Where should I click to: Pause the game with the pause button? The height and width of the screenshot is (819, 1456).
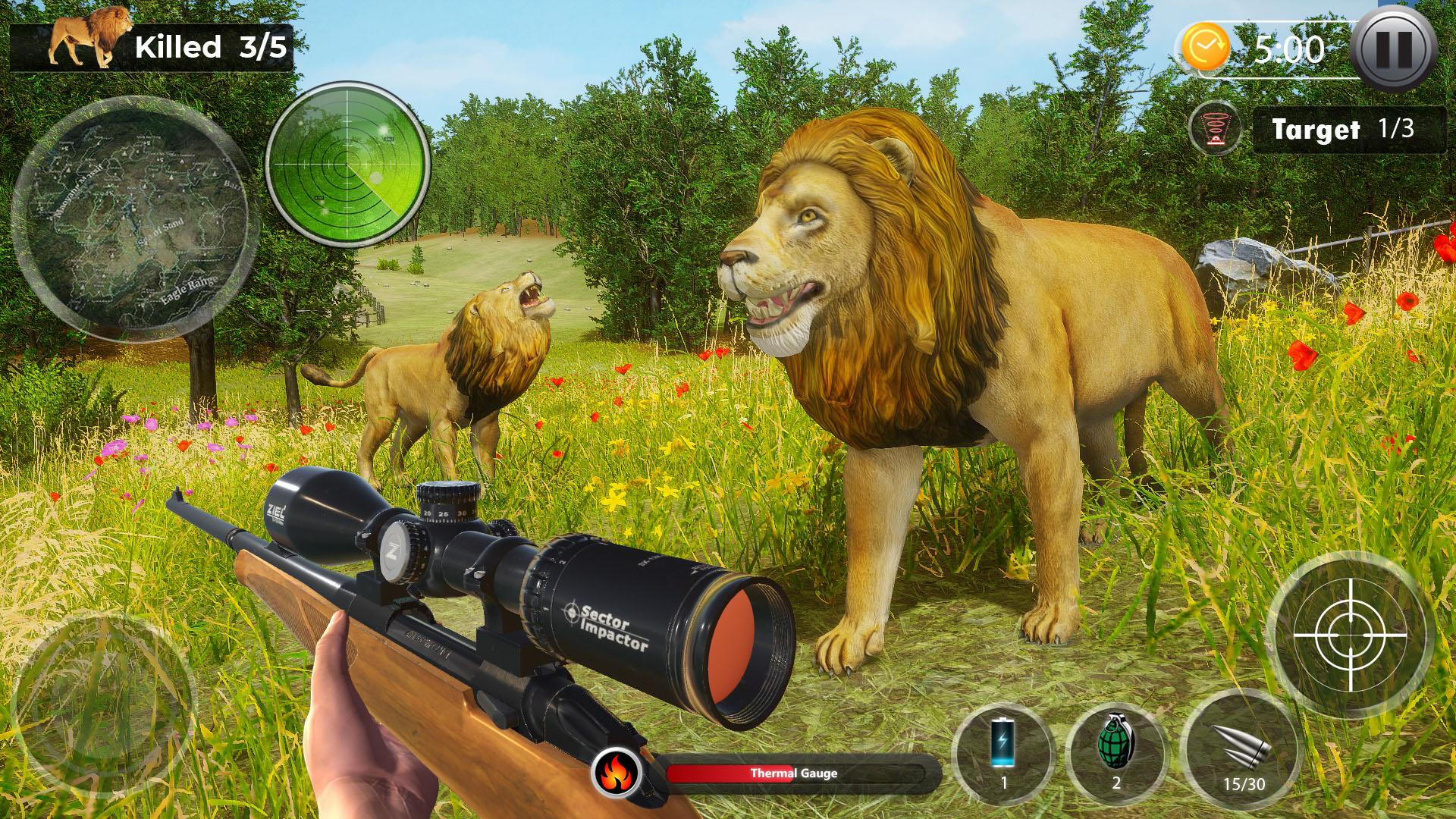point(1395,48)
